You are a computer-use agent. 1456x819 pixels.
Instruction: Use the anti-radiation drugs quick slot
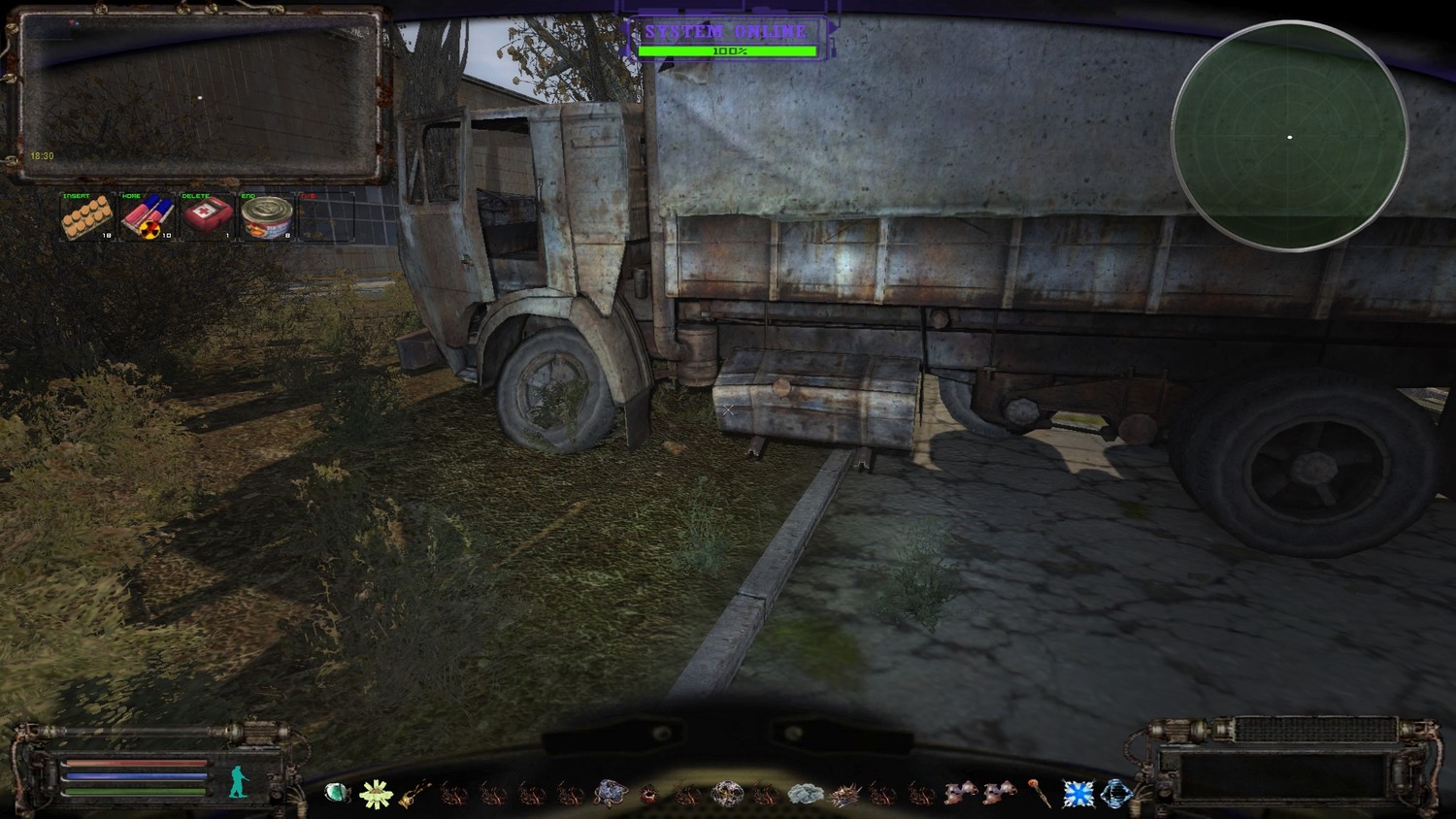click(148, 216)
